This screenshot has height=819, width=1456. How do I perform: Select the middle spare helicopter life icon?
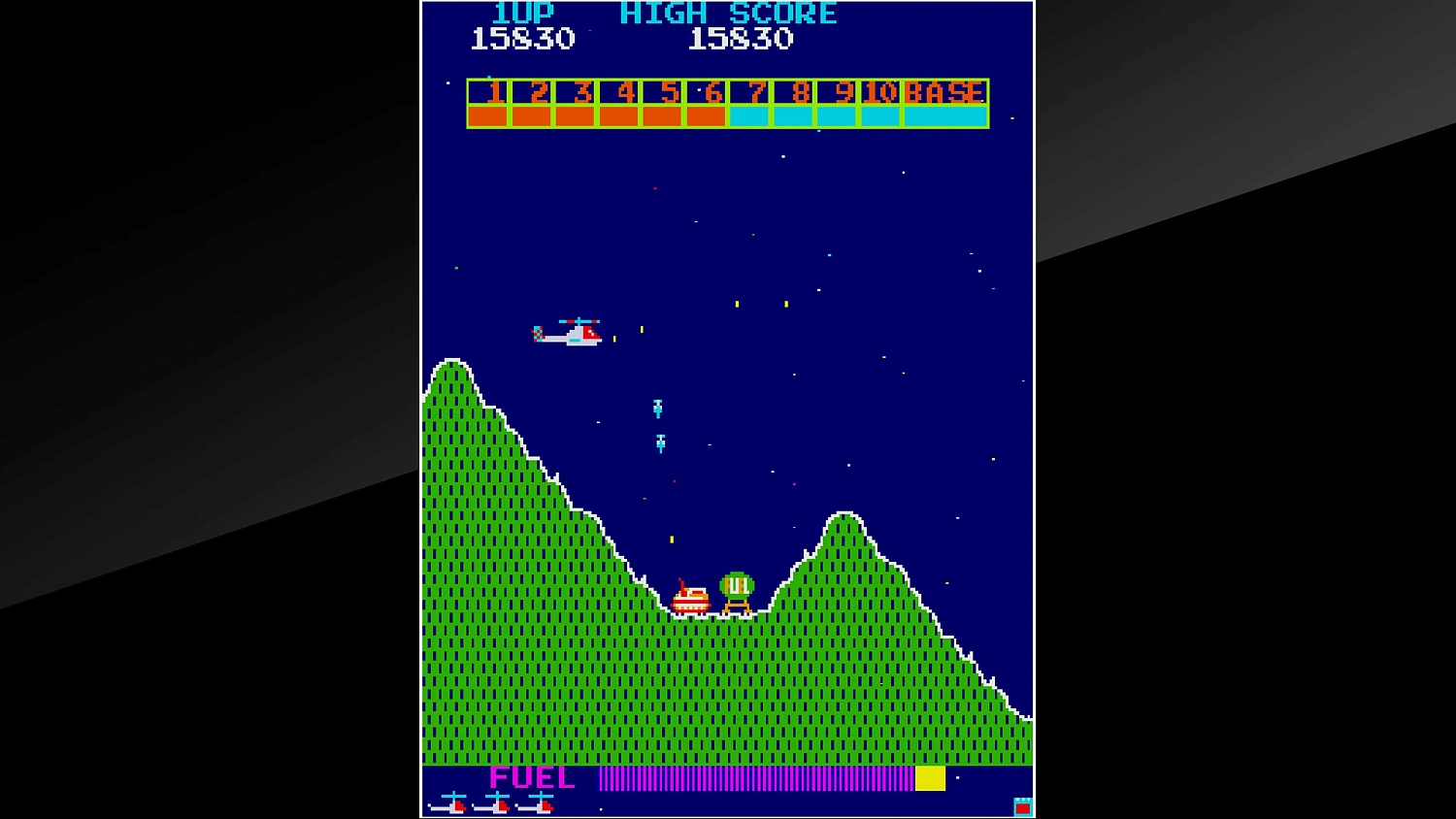[496, 803]
